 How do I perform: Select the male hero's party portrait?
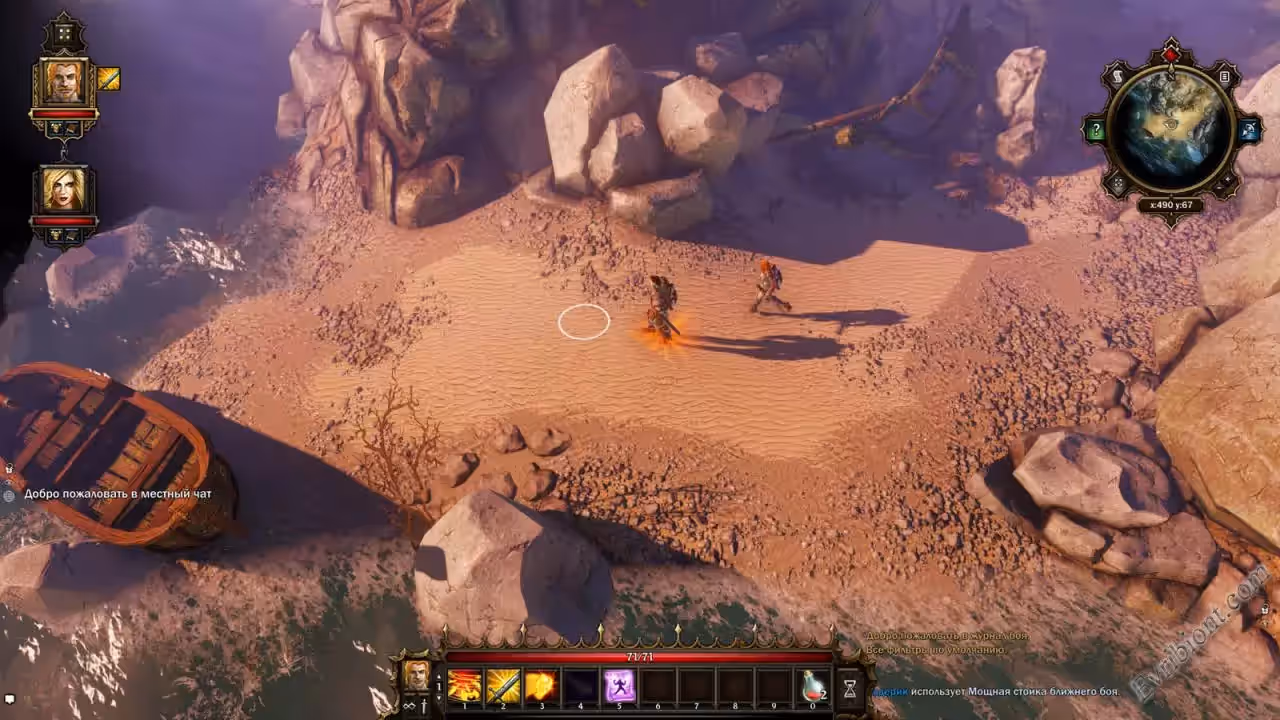[x=64, y=82]
